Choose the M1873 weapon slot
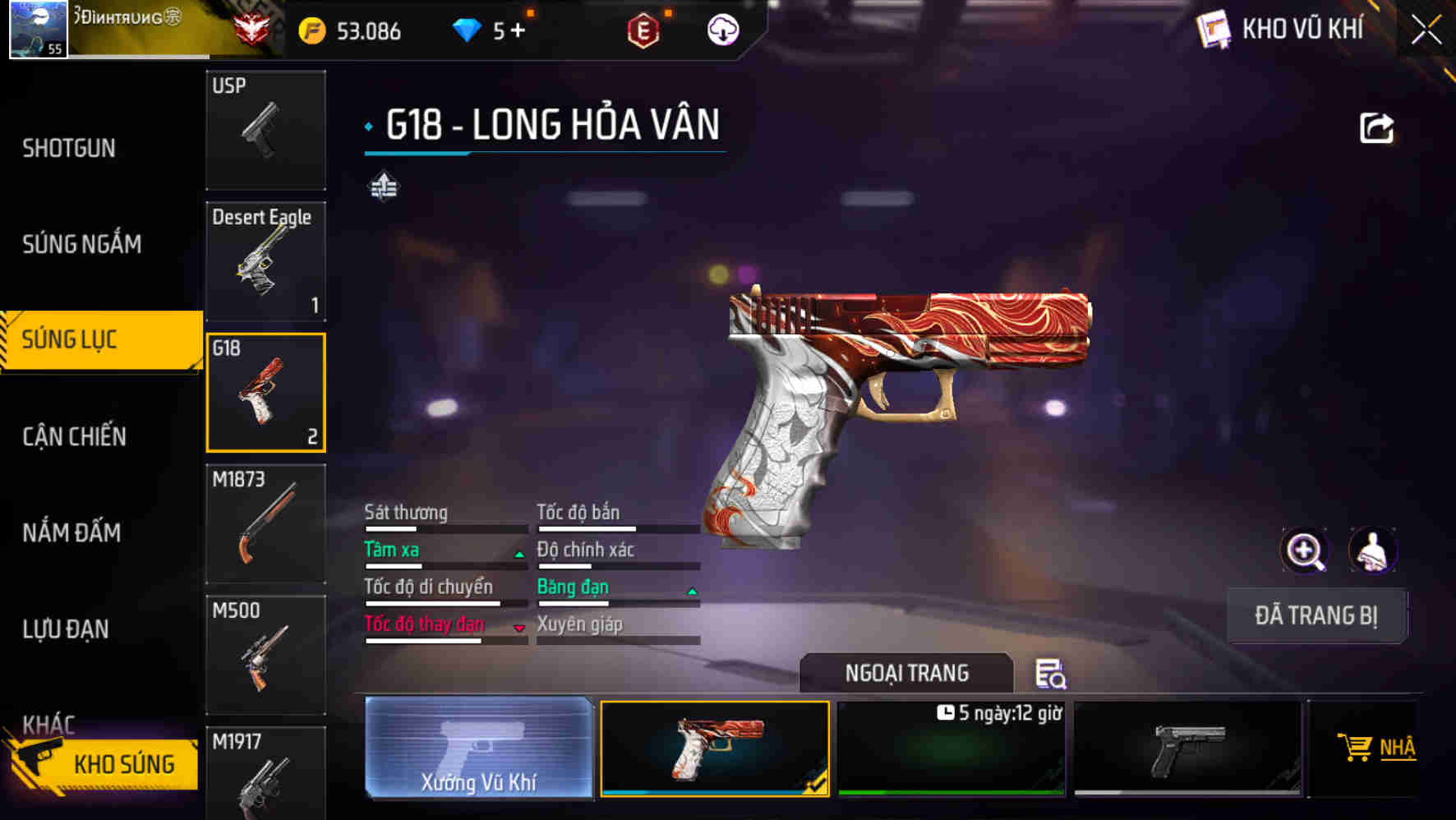Image resolution: width=1456 pixels, height=820 pixels. [265, 523]
